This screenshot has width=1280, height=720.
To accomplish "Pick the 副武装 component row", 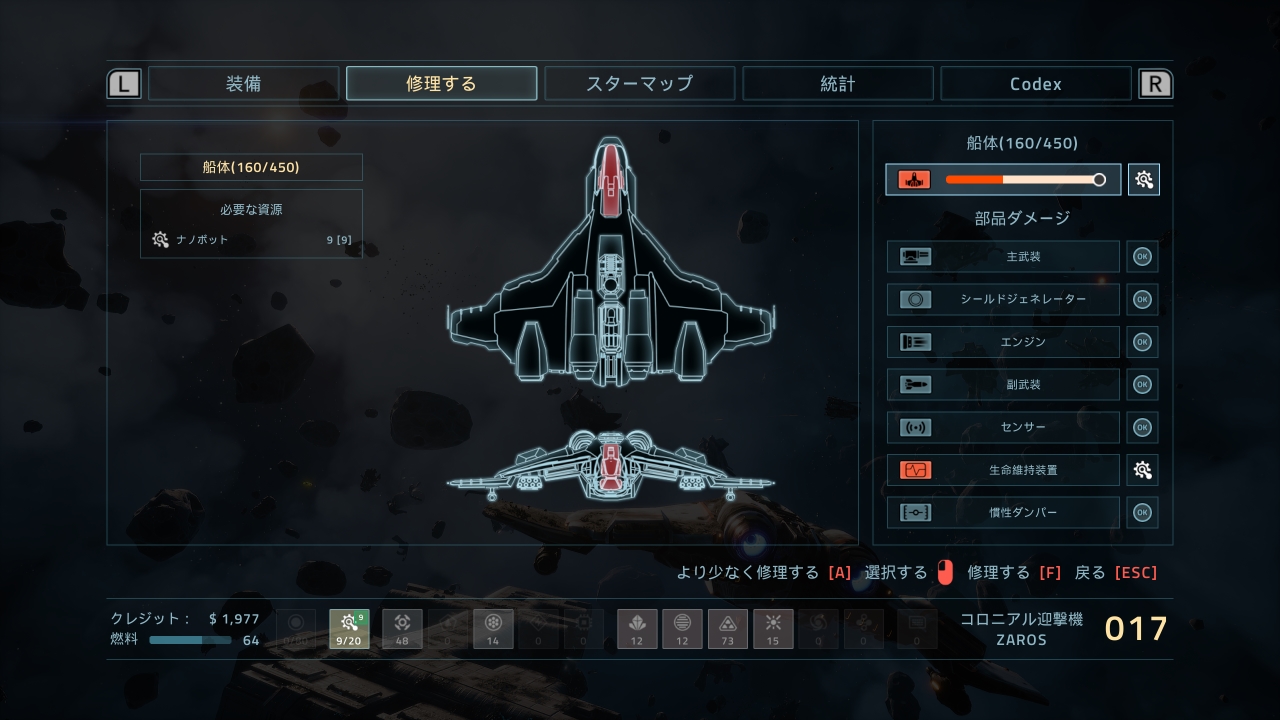I will pyautogui.click(x=1003, y=384).
